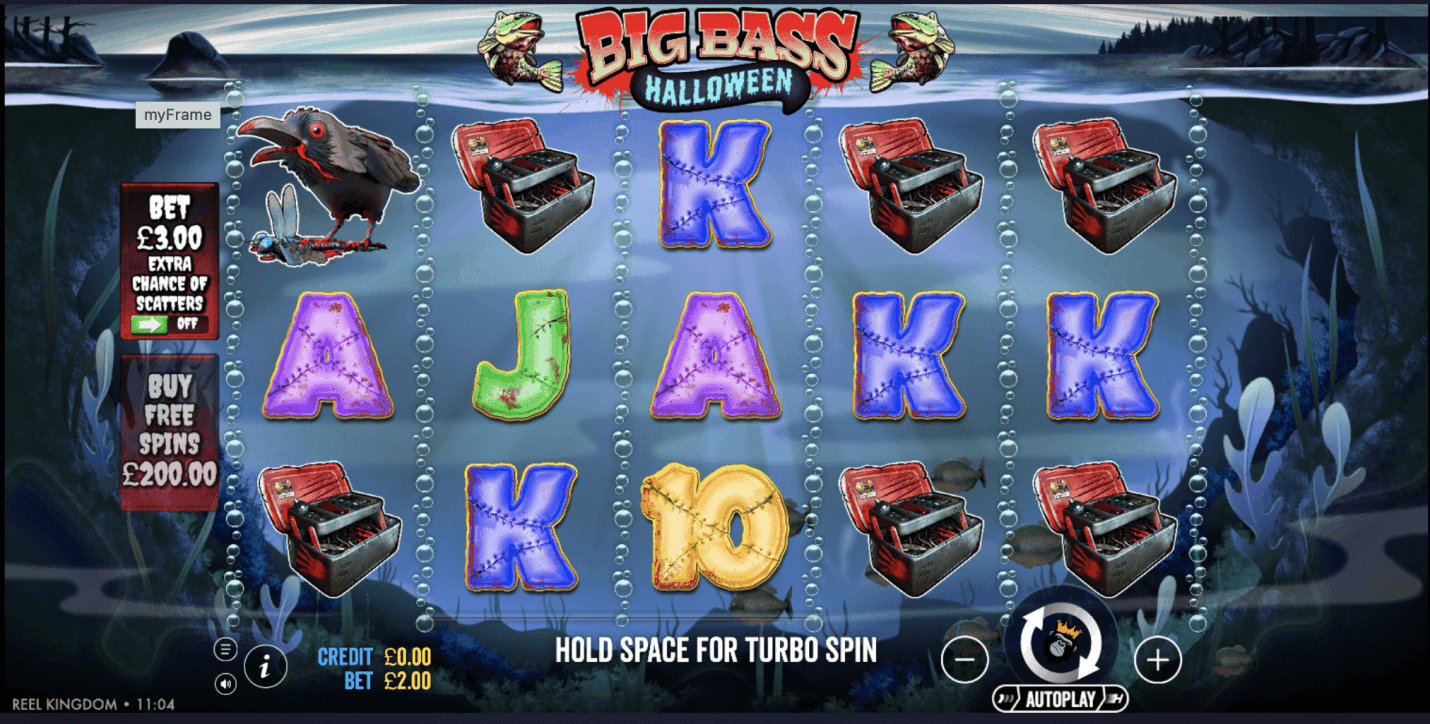The image size is (1430, 724).
Task: Click the myFrame label
Action: click(x=177, y=115)
